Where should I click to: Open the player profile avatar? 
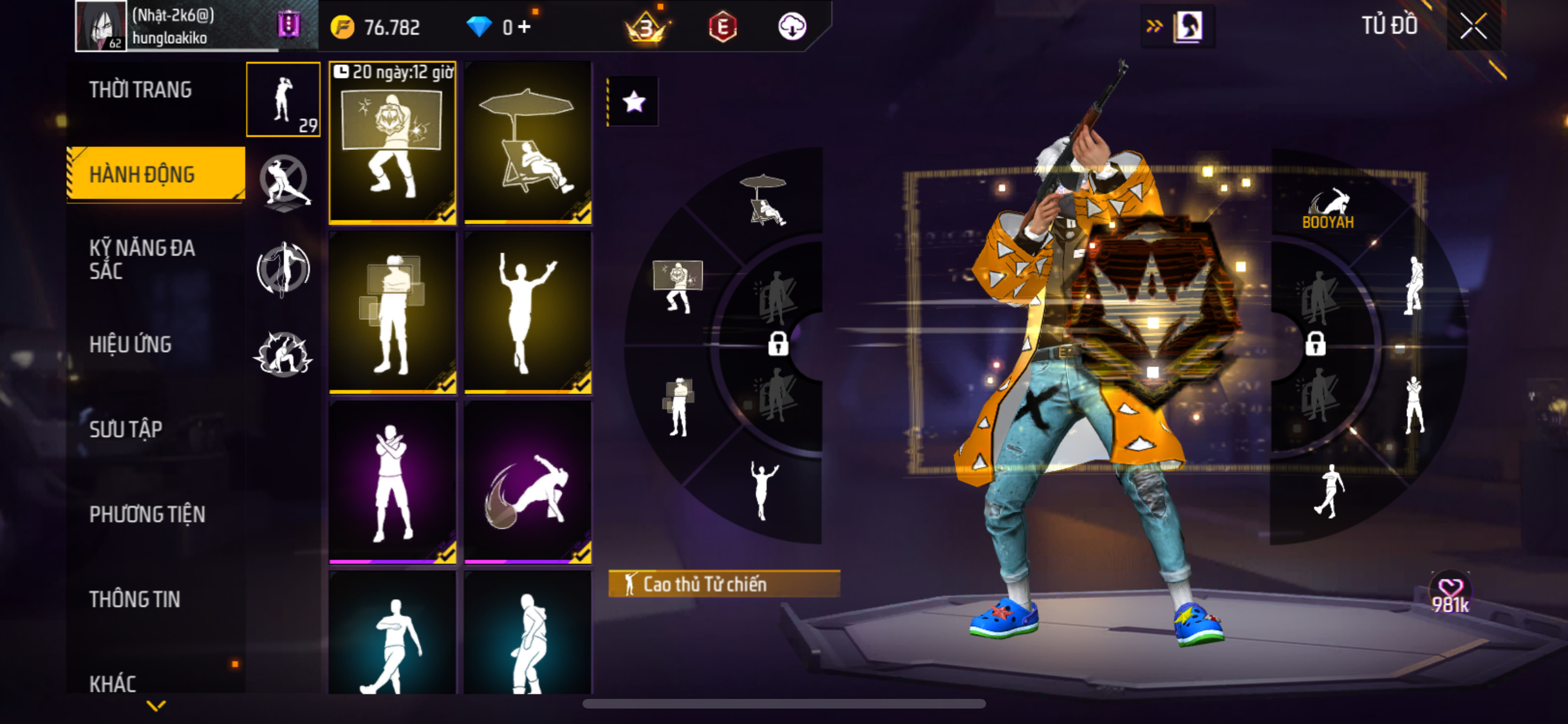(x=100, y=26)
